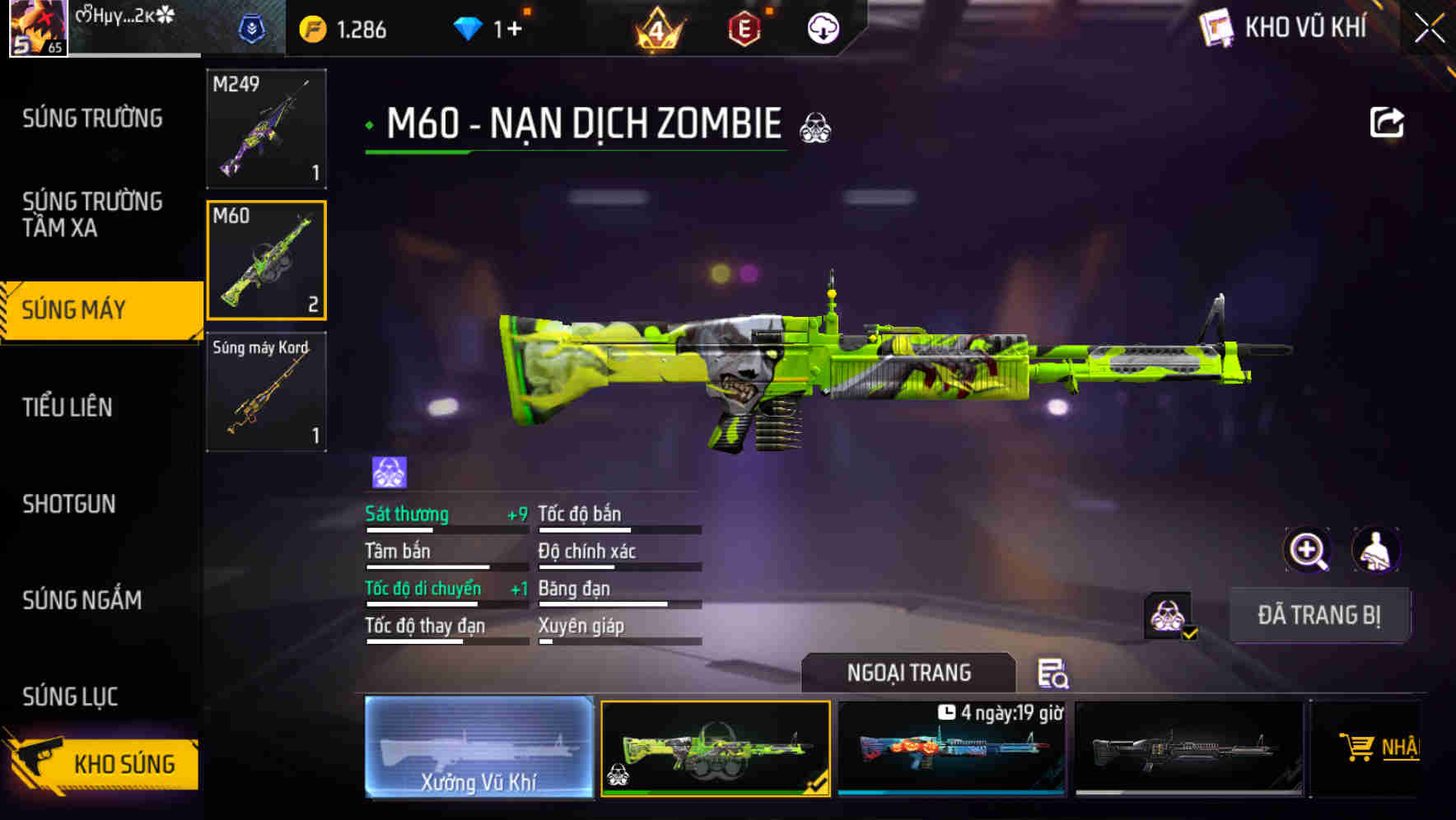Zoom the weapon with magnifier icon
Viewport: 1456px width, 820px height.
(1308, 550)
